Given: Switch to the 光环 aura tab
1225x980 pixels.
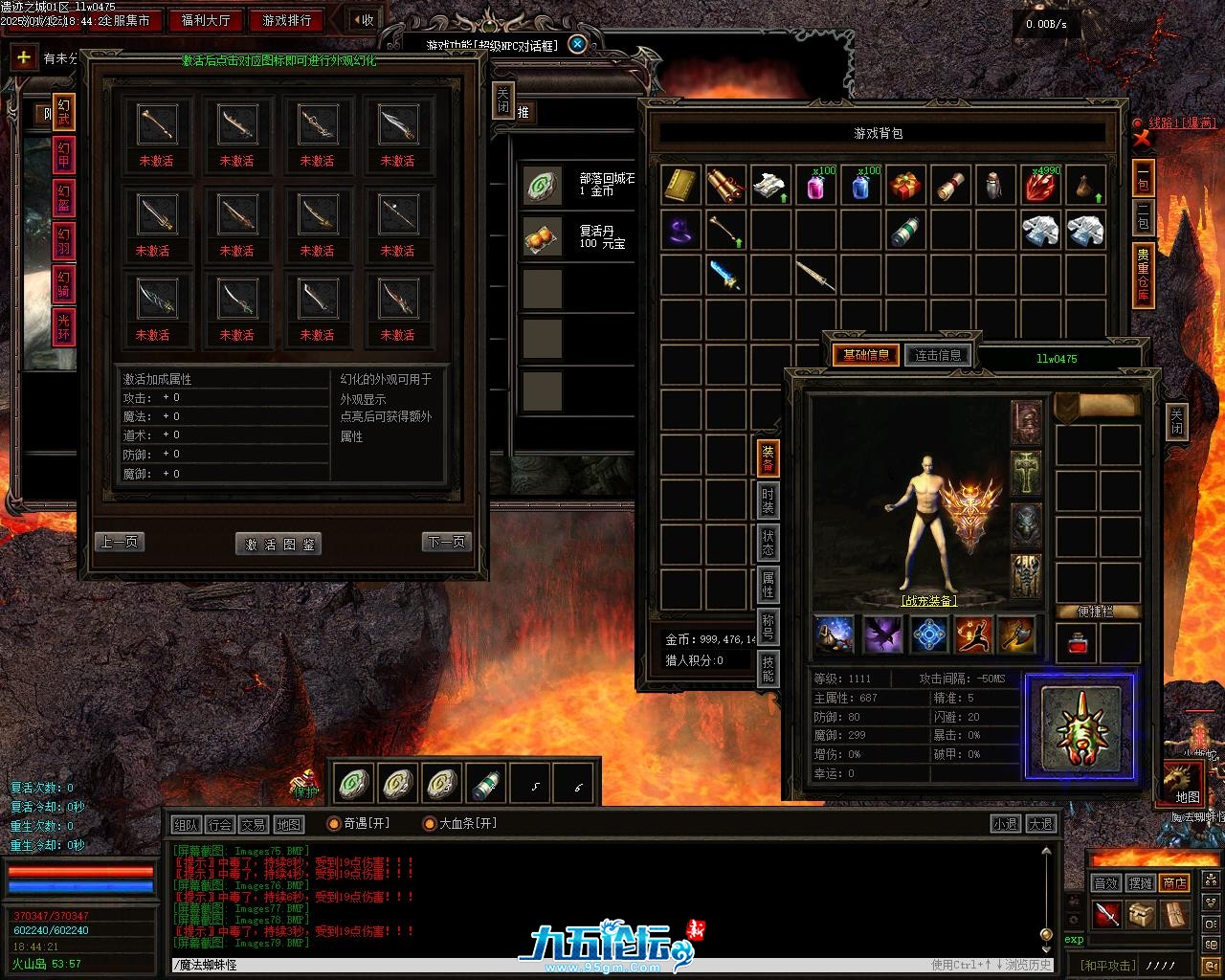Looking at the screenshot, I should click(63, 327).
